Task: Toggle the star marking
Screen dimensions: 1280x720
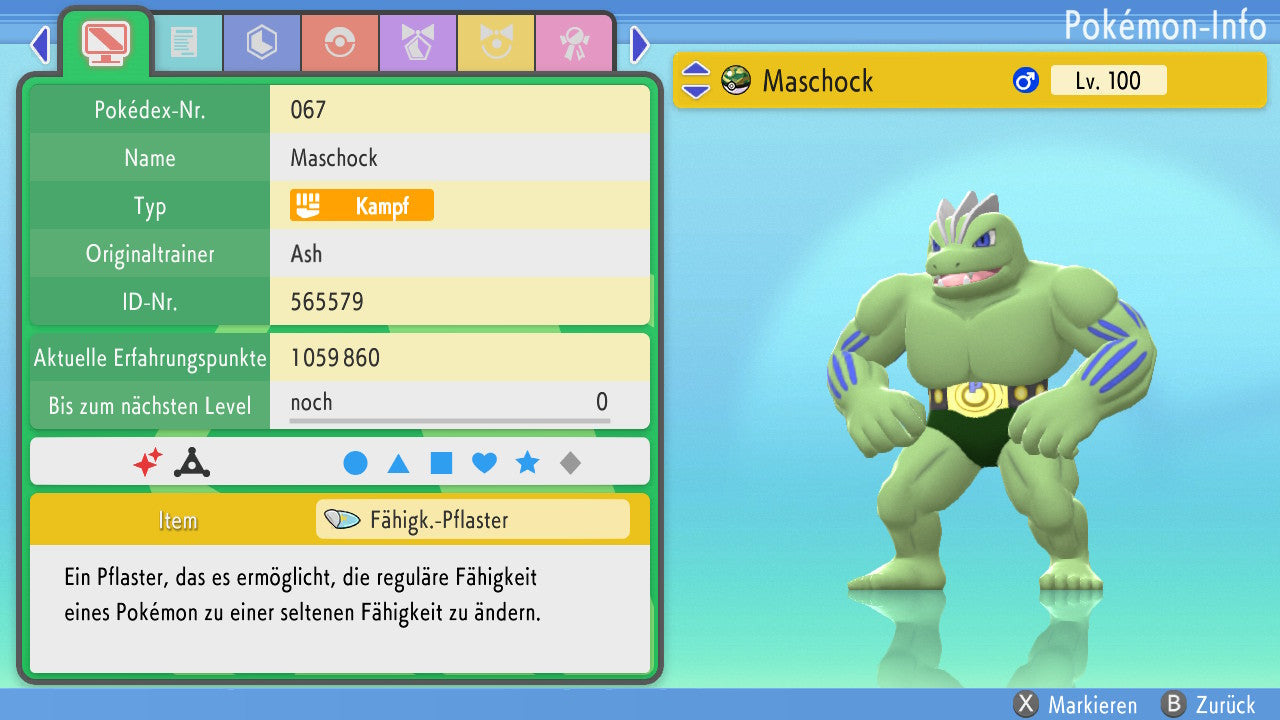Action: pos(527,463)
